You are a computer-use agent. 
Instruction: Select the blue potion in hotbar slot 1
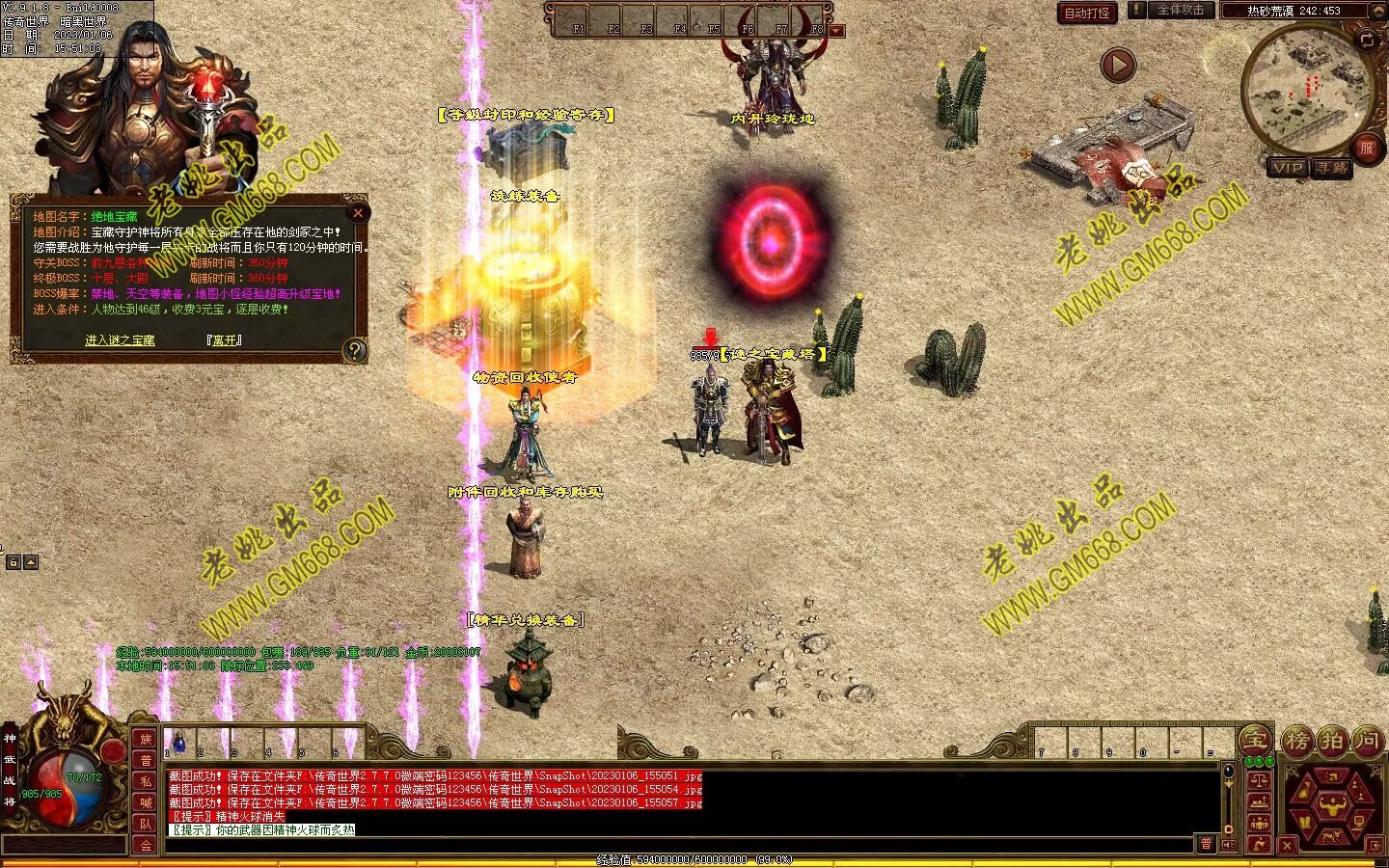click(x=178, y=743)
